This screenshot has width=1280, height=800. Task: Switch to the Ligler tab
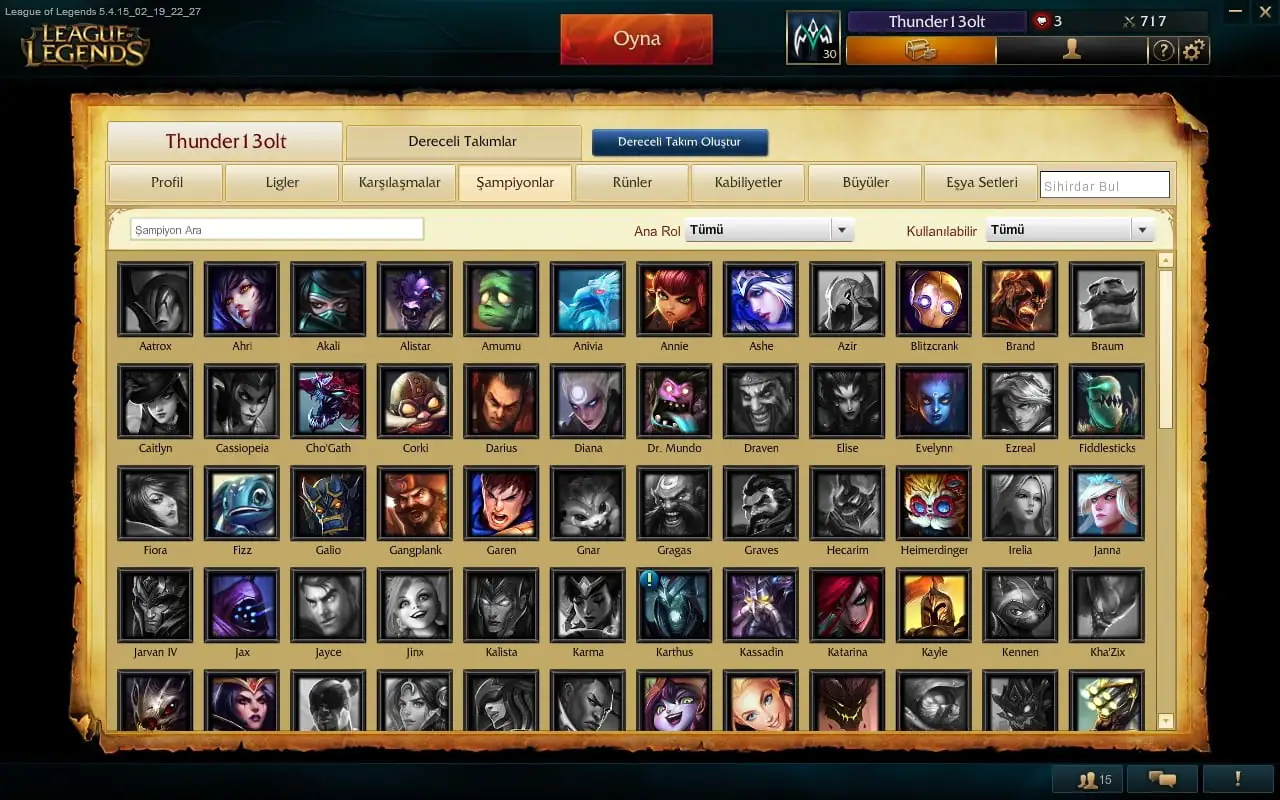[282, 183]
